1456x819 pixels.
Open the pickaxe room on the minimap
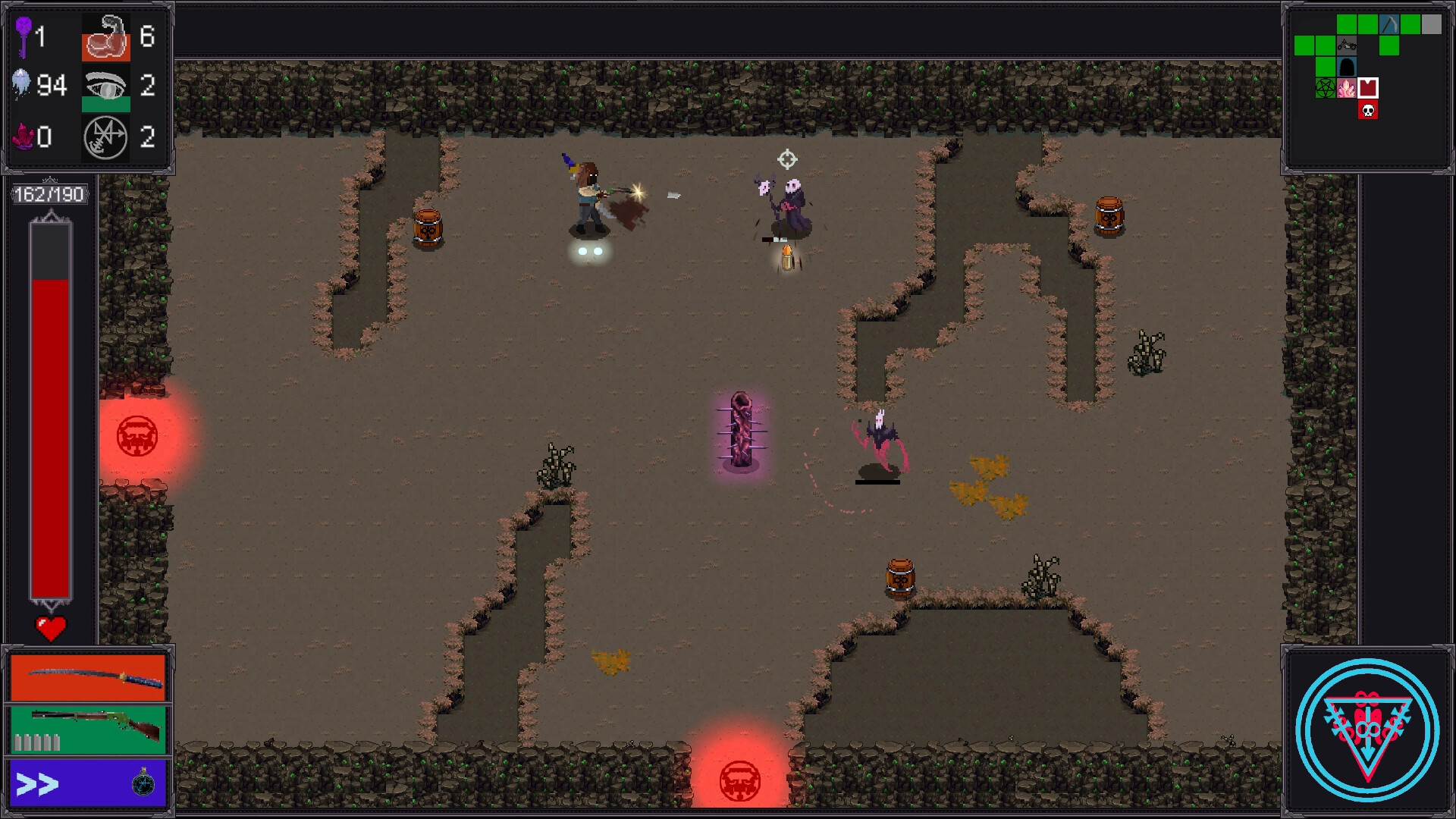point(1389,24)
